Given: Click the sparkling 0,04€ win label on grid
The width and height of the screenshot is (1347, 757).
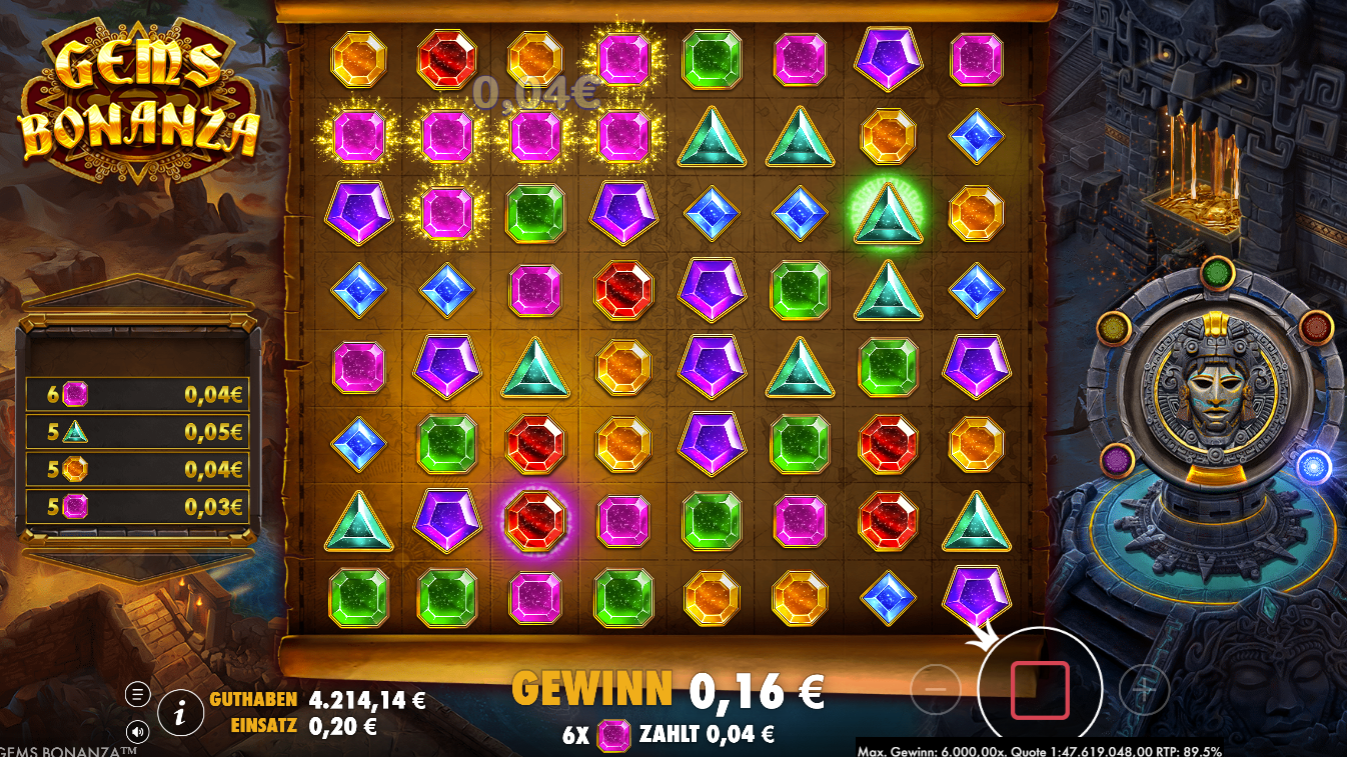Looking at the screenshot, I should coord(533,95).
